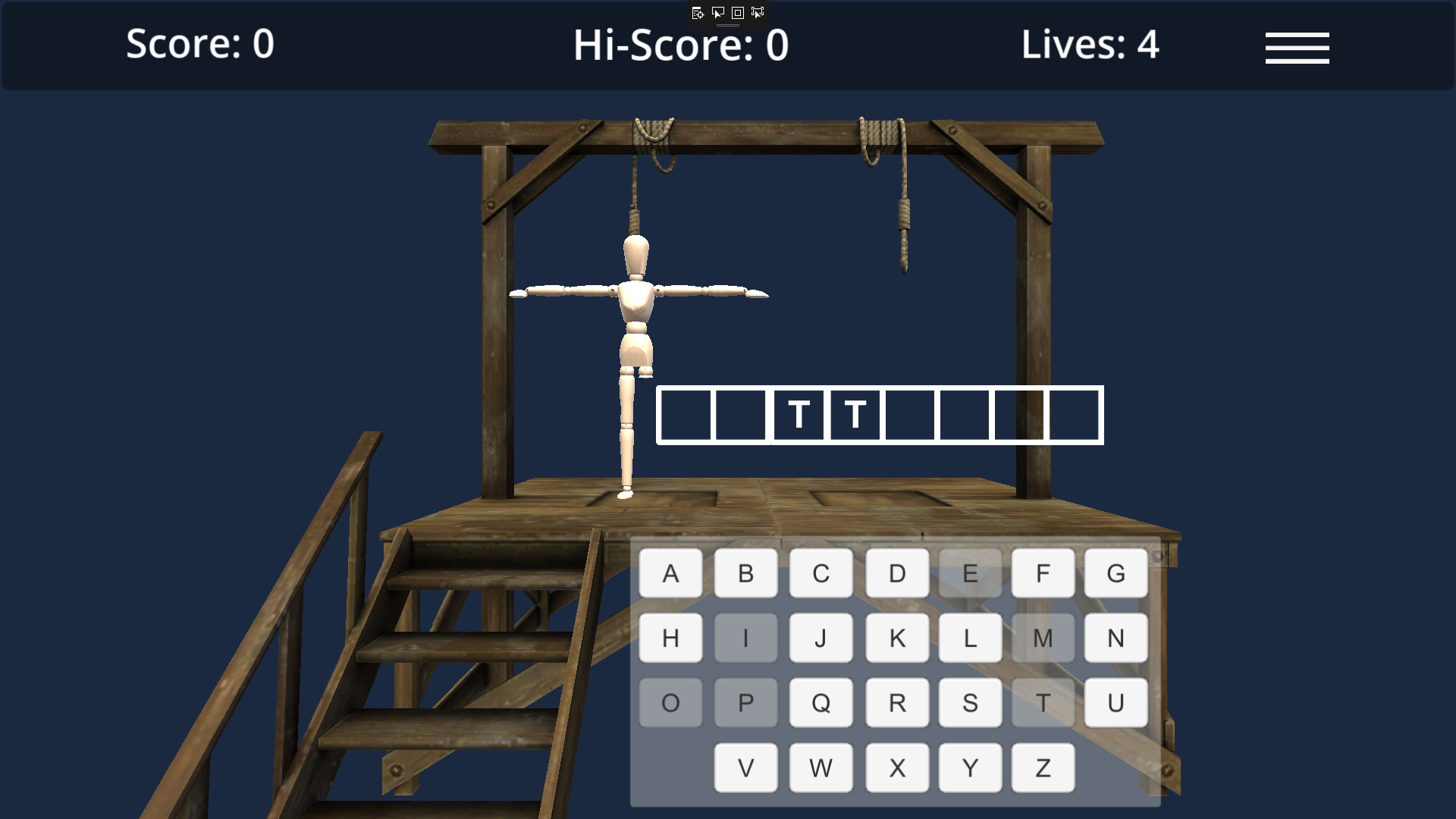The width and height of the screenshot is (1456, 819).
Task: Guess the letter N
Action: pos(1116,637)
